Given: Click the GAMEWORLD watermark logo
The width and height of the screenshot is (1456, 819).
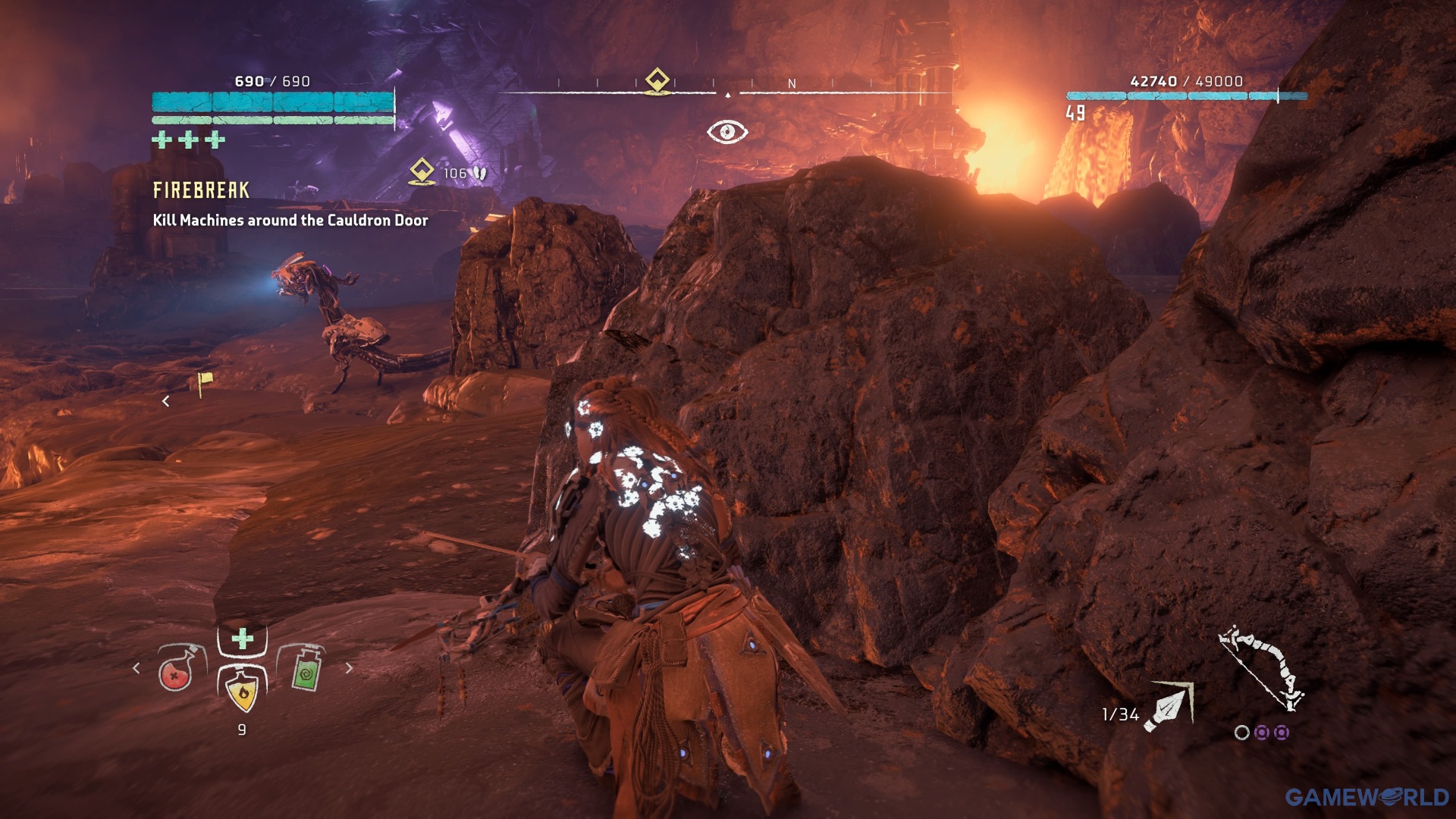Looking at the screenshot, I should tap(1367, 797).
